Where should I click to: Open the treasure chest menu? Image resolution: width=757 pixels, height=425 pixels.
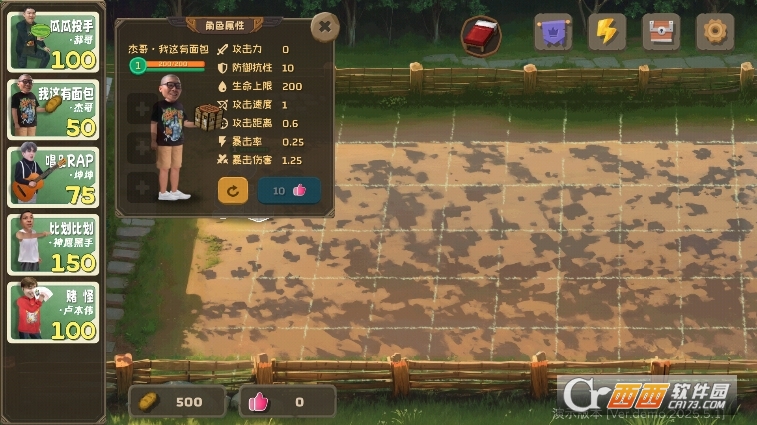click(x=661, y=32)
